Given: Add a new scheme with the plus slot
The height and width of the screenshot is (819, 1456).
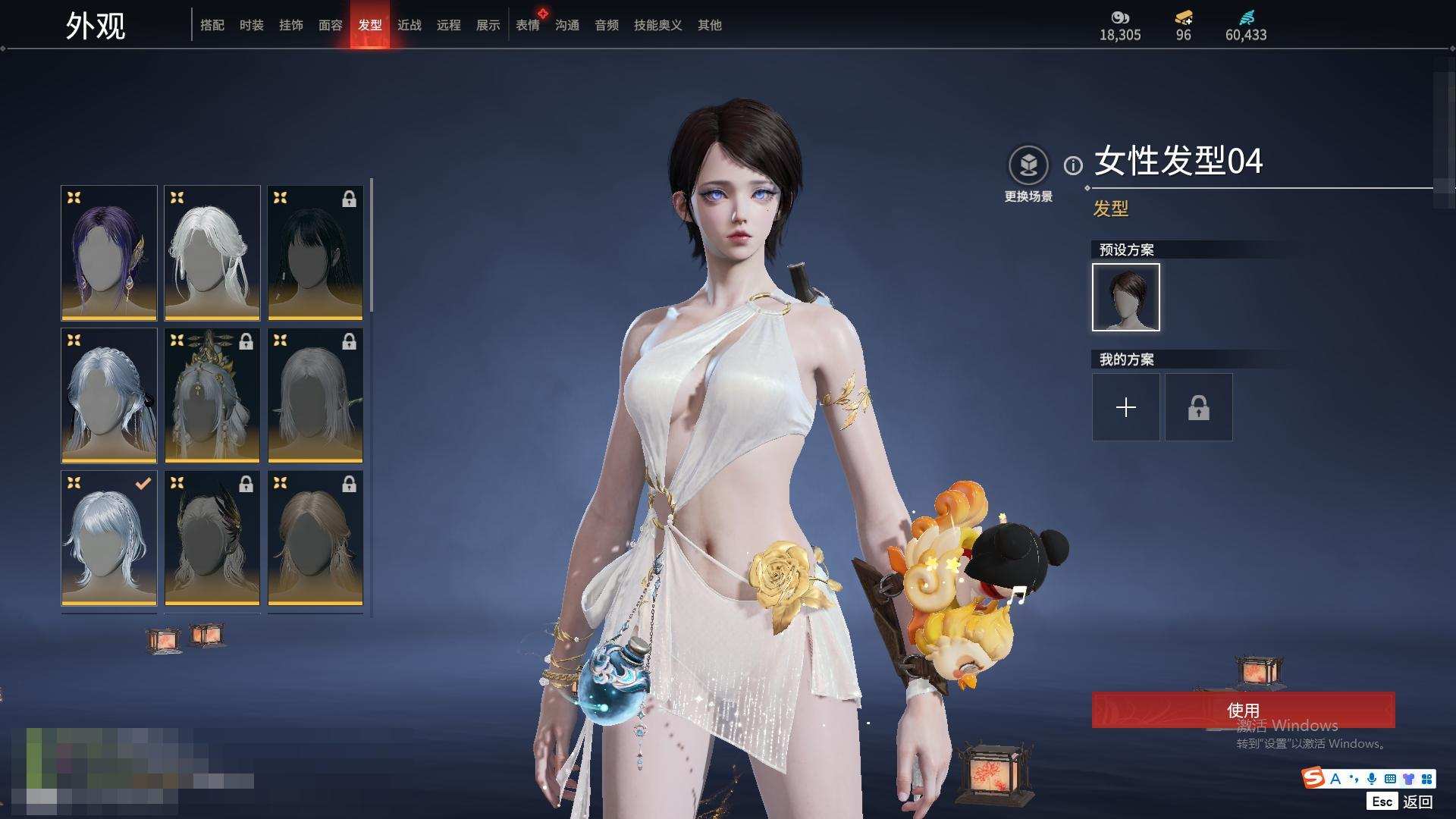Looking at the screenshot, I should pyautogui.click(x=1126, y=407).
